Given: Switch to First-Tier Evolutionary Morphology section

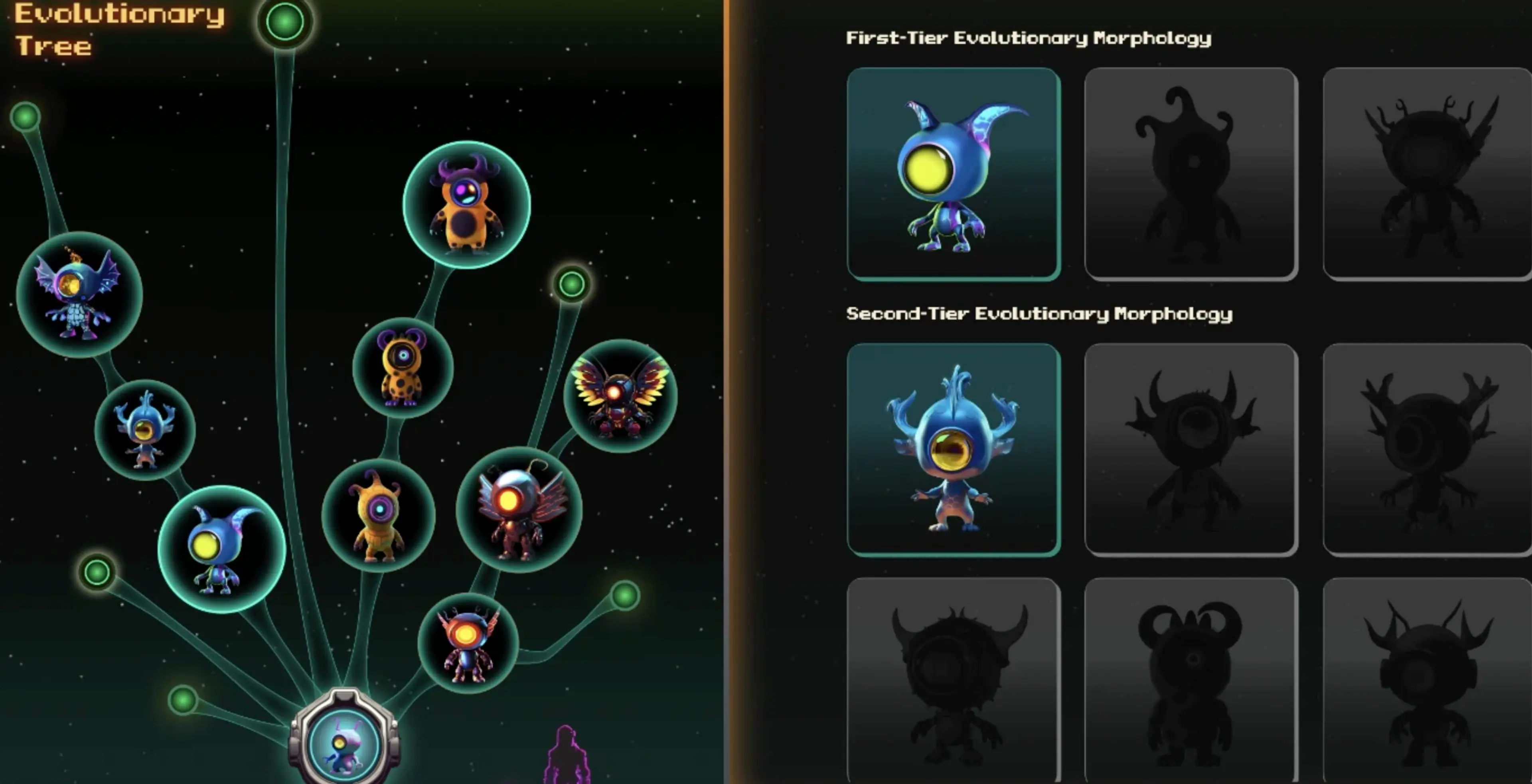Looking at the screenshot, I should pyautogui.click(x=1029, y=39).
